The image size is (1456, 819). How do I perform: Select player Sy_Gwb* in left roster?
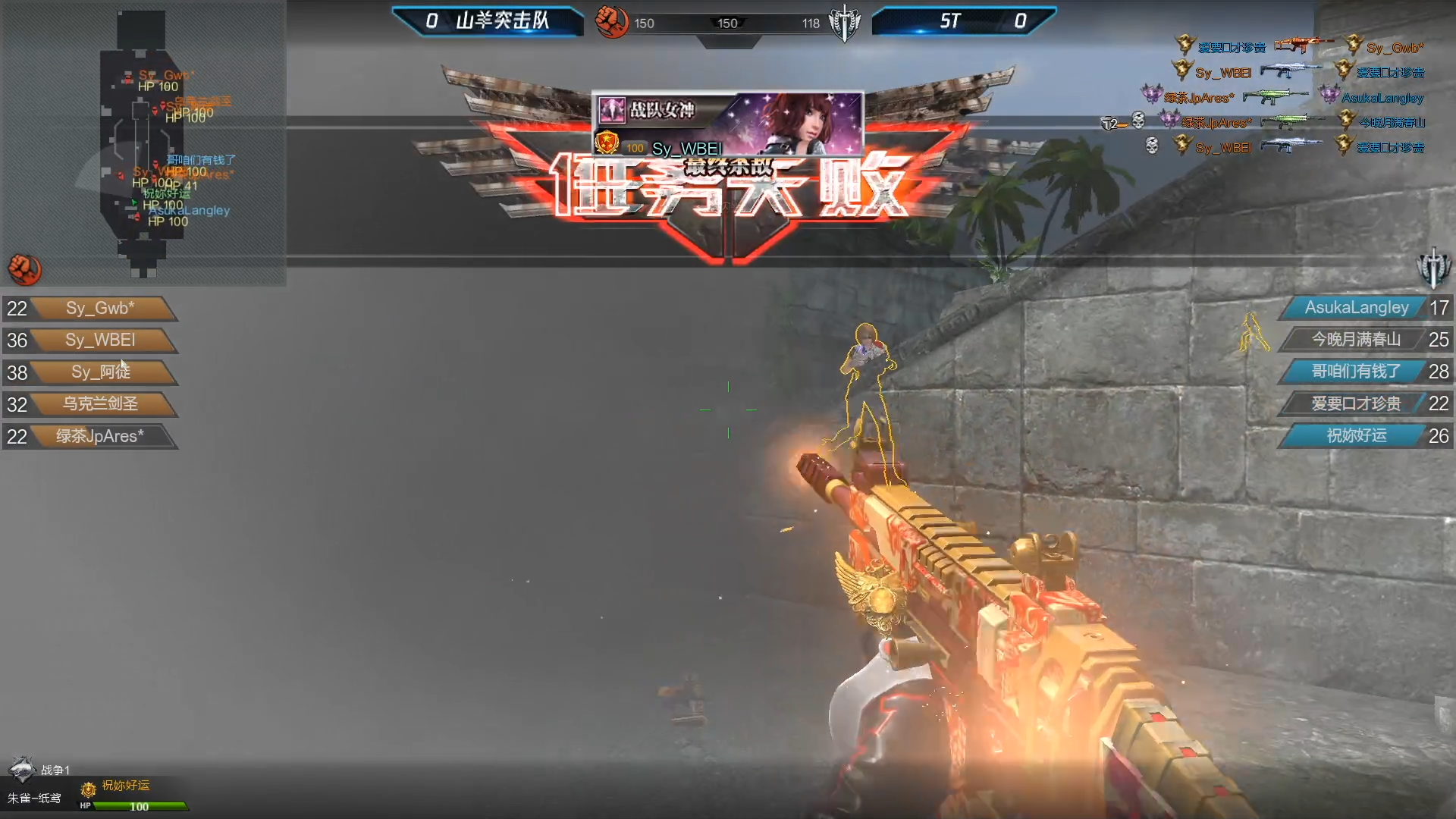tap(100, 309)
